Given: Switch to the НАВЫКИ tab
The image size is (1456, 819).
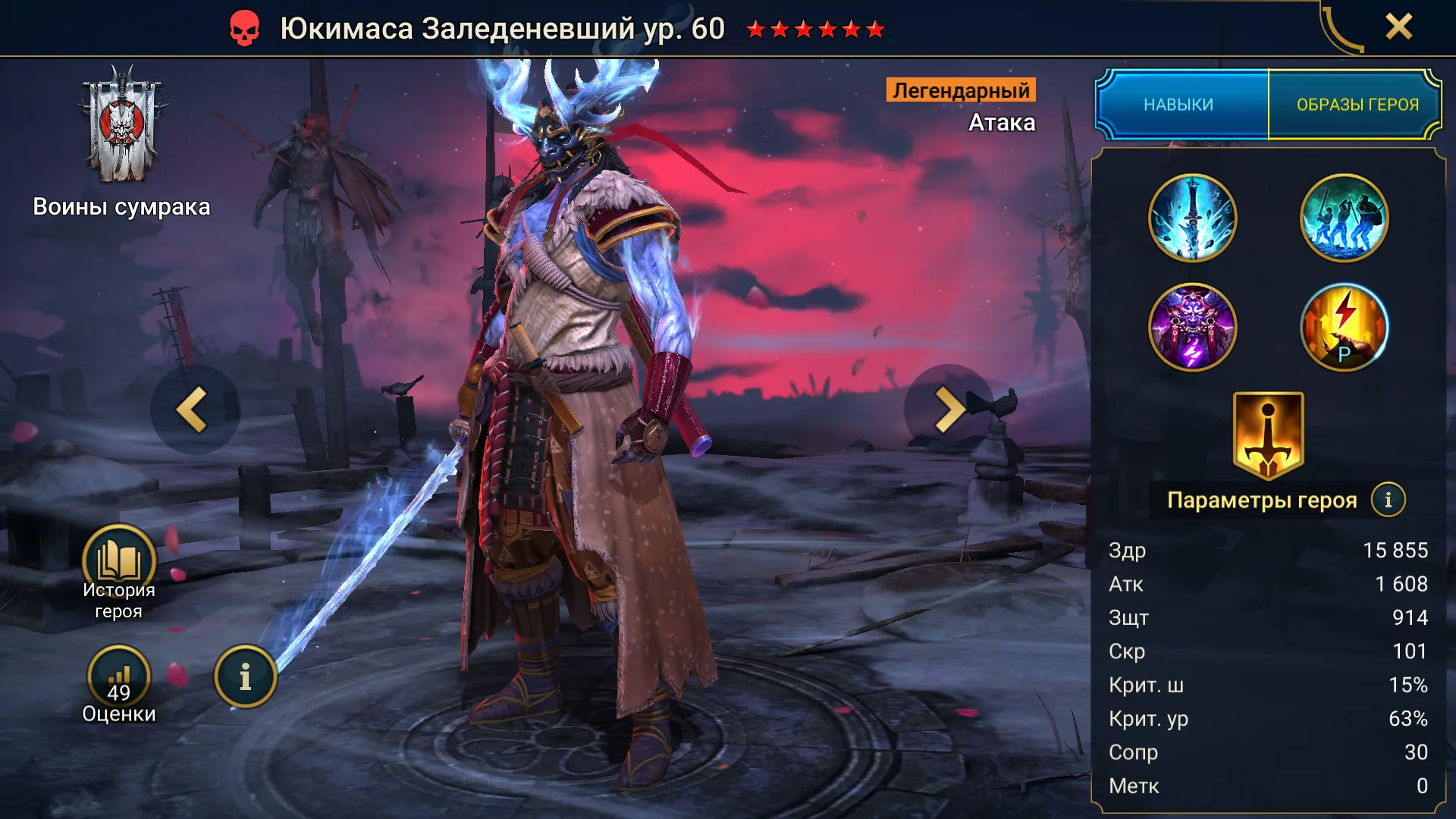Looking at the screenshot, I should [x=1180, y=105].
